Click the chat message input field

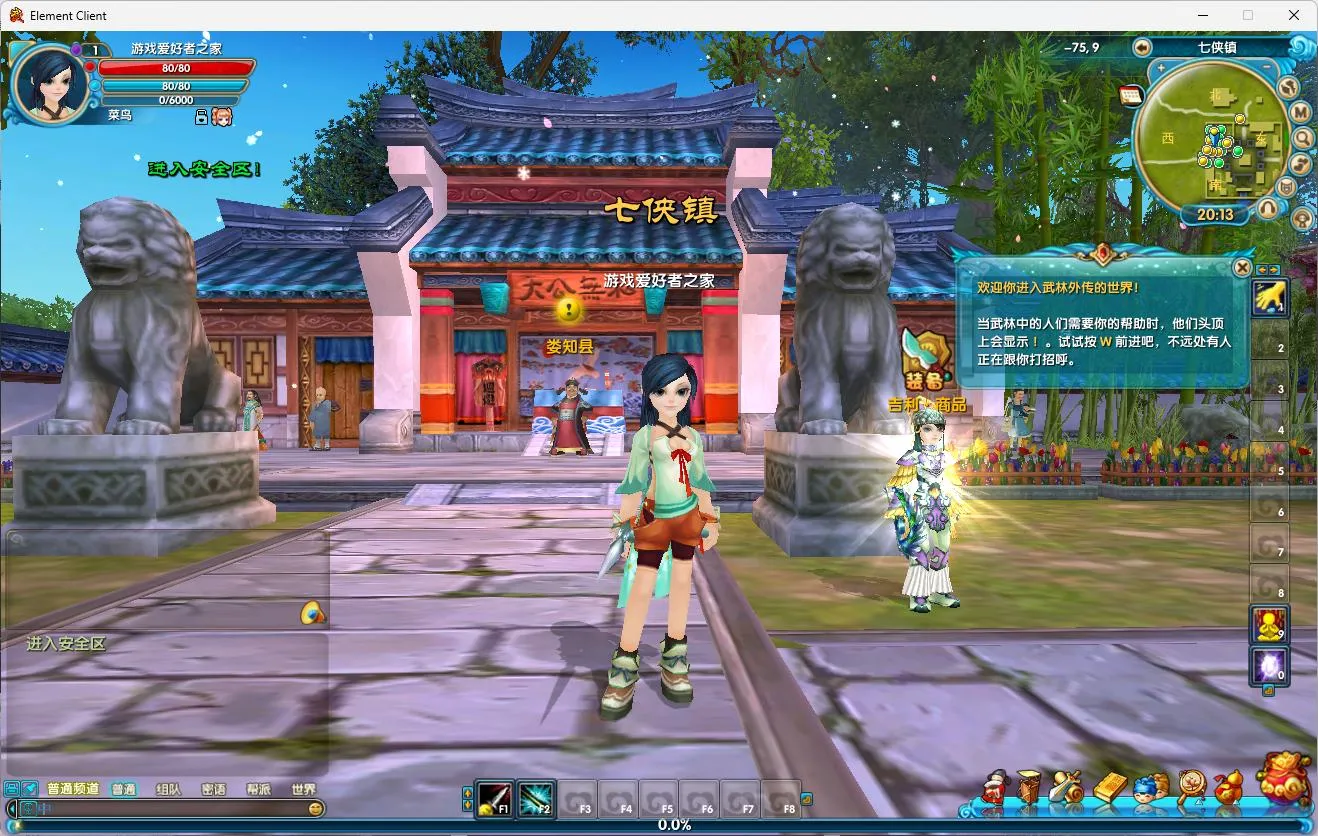coord(170,808)
